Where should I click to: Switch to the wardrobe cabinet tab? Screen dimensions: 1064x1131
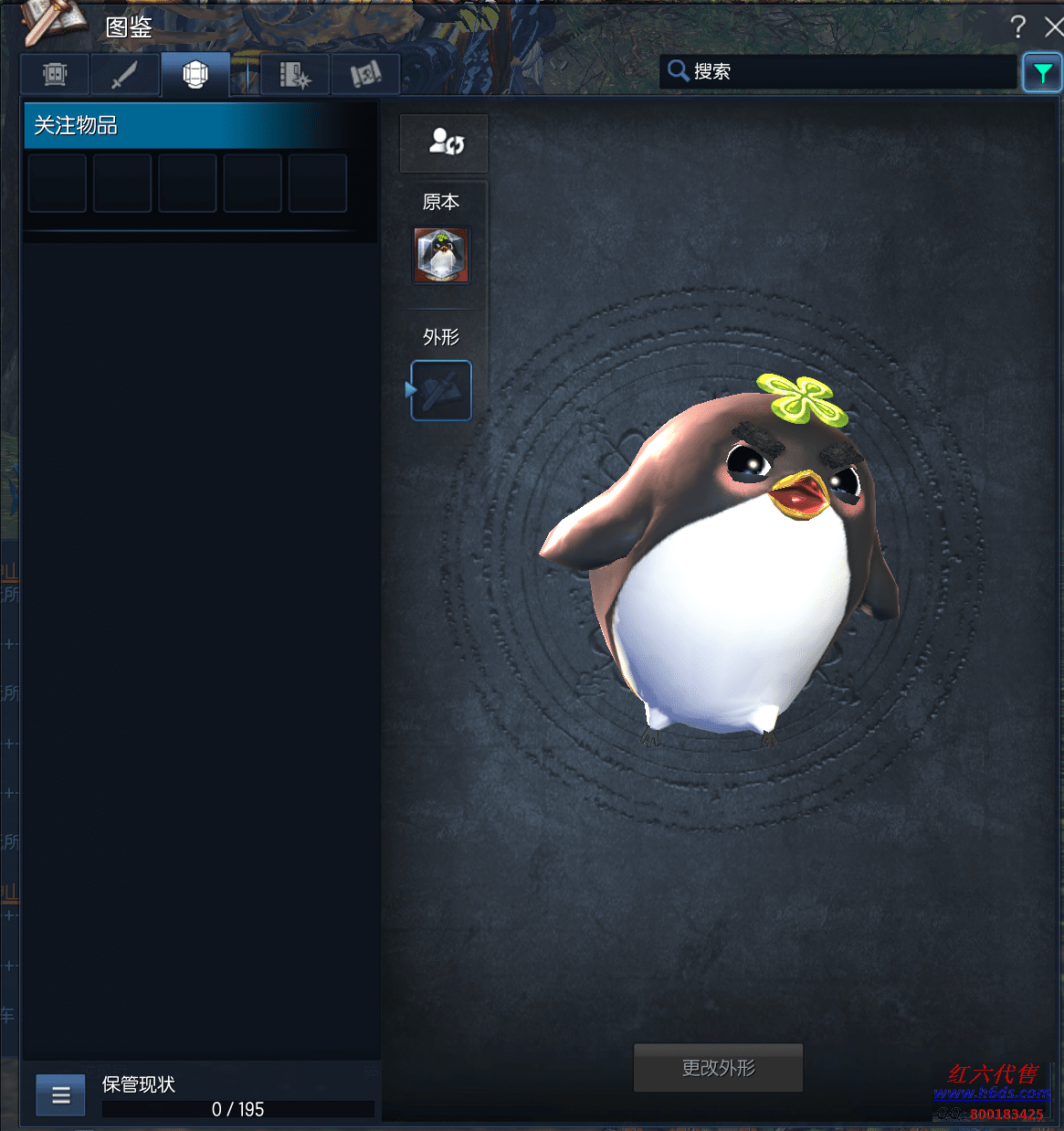tap(55, 74)
